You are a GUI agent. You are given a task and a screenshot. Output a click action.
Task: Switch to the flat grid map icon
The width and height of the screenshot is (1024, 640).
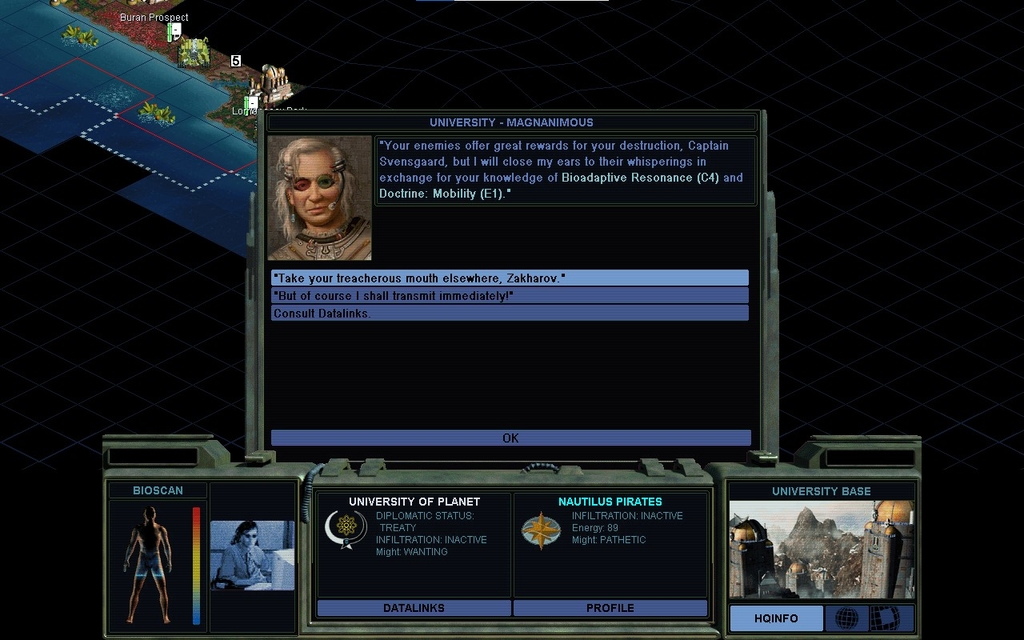click(884, 618)
